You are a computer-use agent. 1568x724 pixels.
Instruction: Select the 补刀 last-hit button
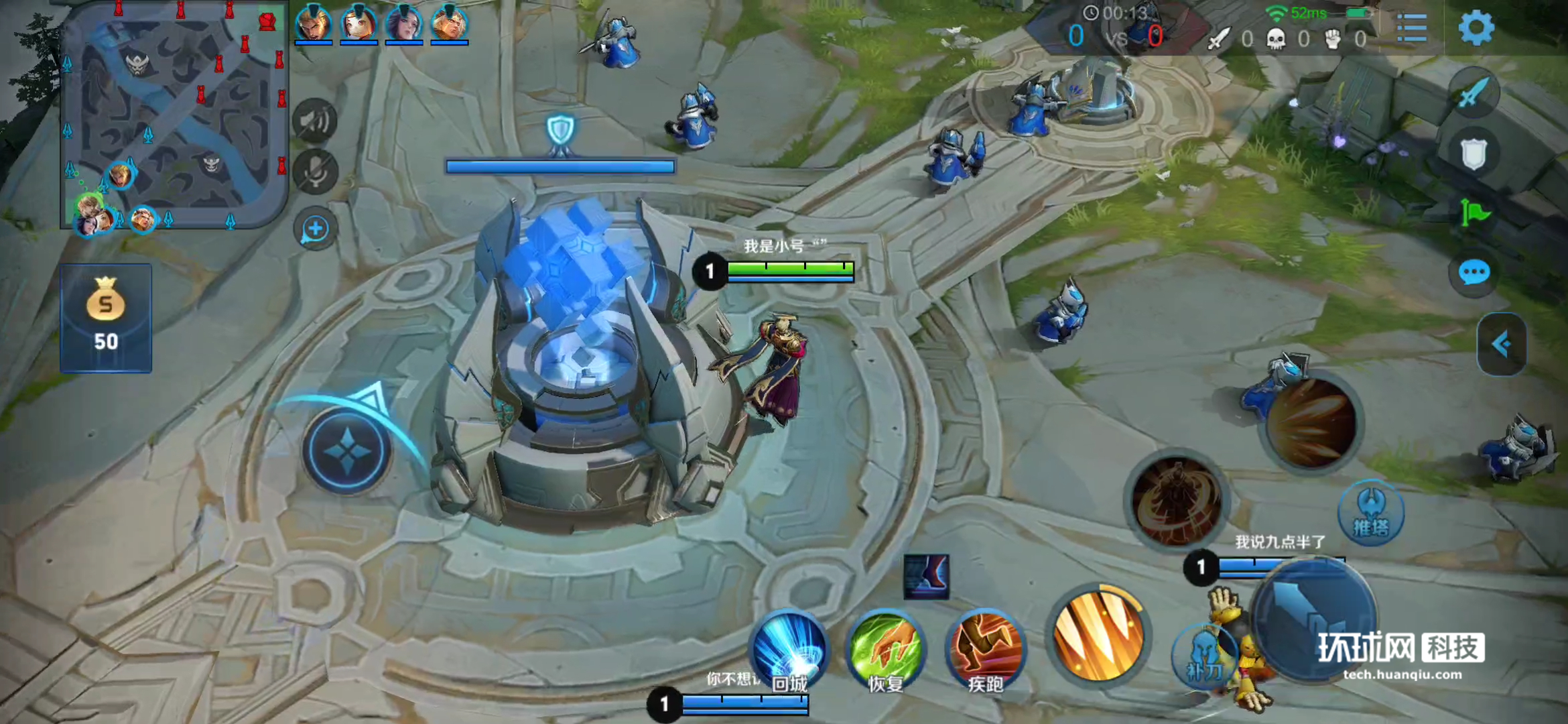(x=1204, y=657)
